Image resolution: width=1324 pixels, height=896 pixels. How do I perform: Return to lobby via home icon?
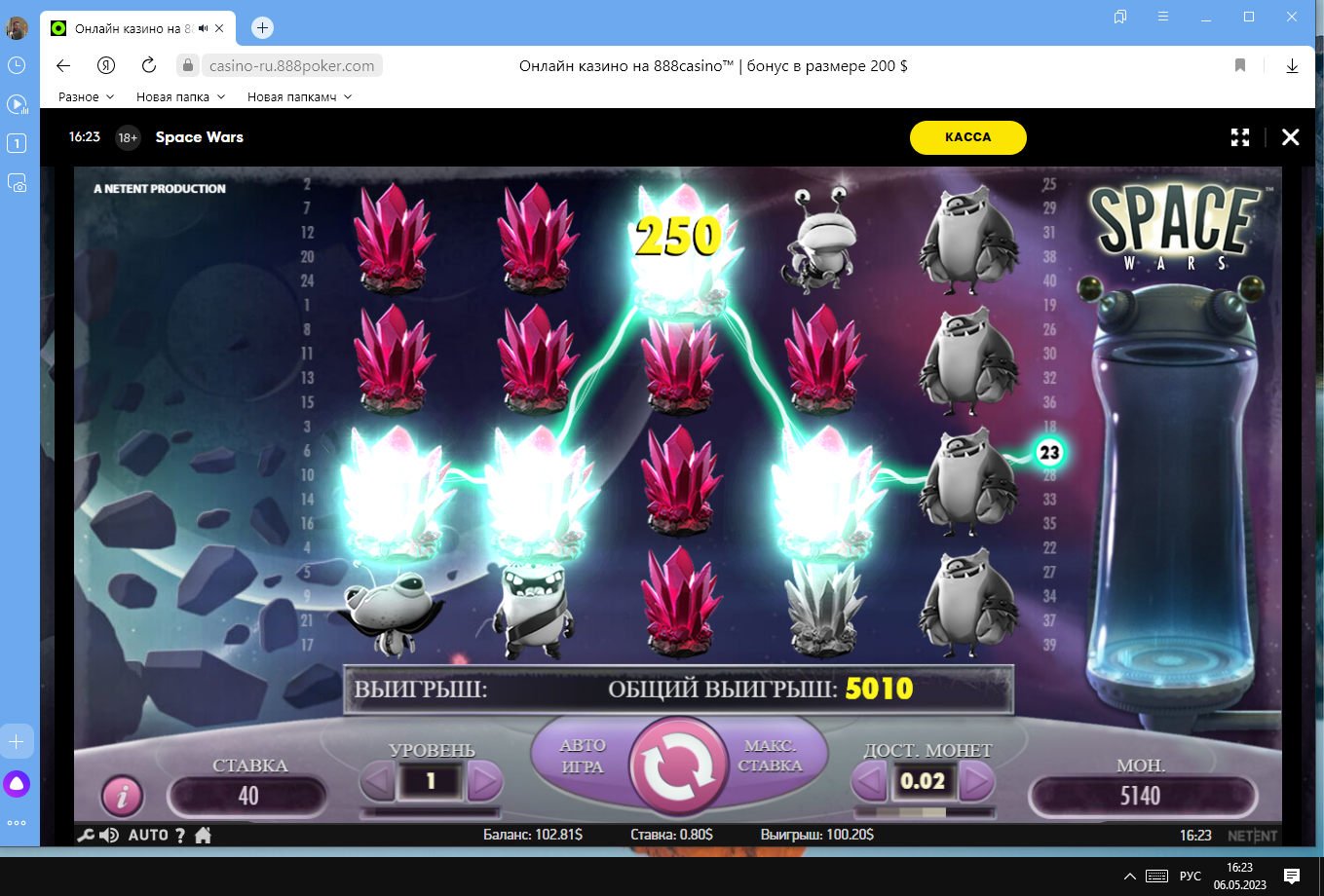click(x=204, y=836)
